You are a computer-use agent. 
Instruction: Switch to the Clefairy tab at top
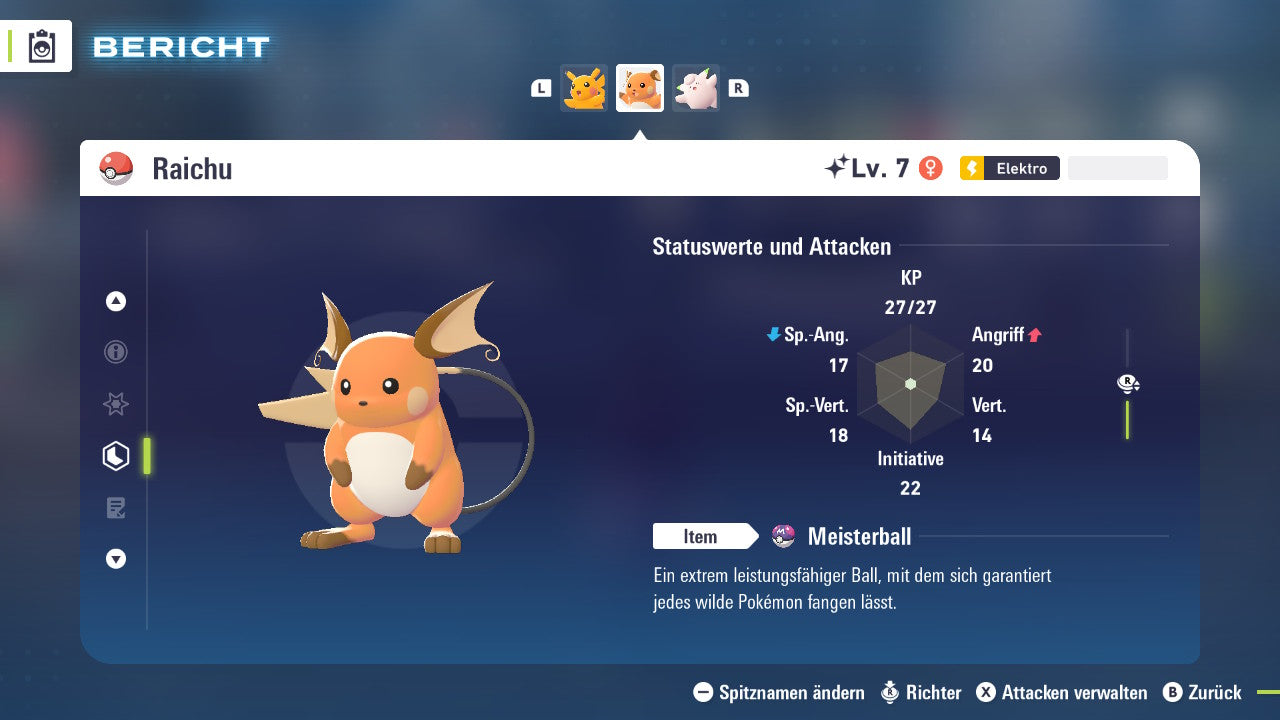(695, 88)
